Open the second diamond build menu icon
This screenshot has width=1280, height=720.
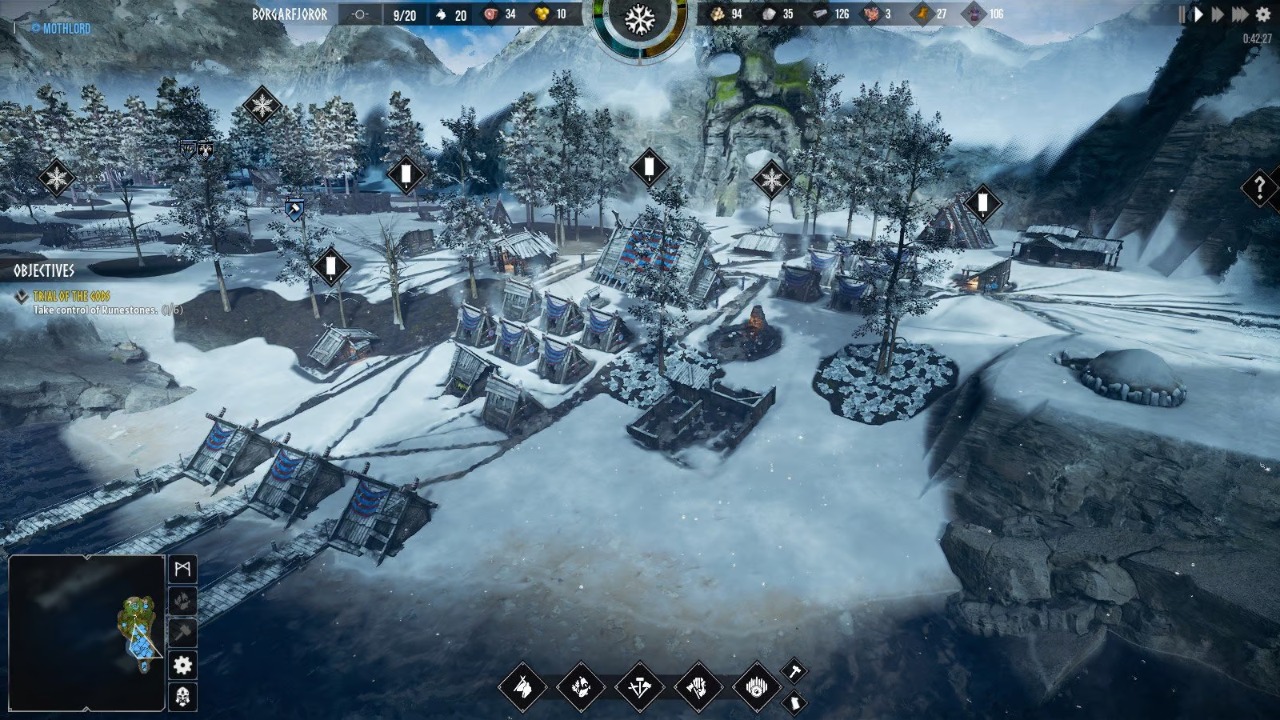coord(581,687)
